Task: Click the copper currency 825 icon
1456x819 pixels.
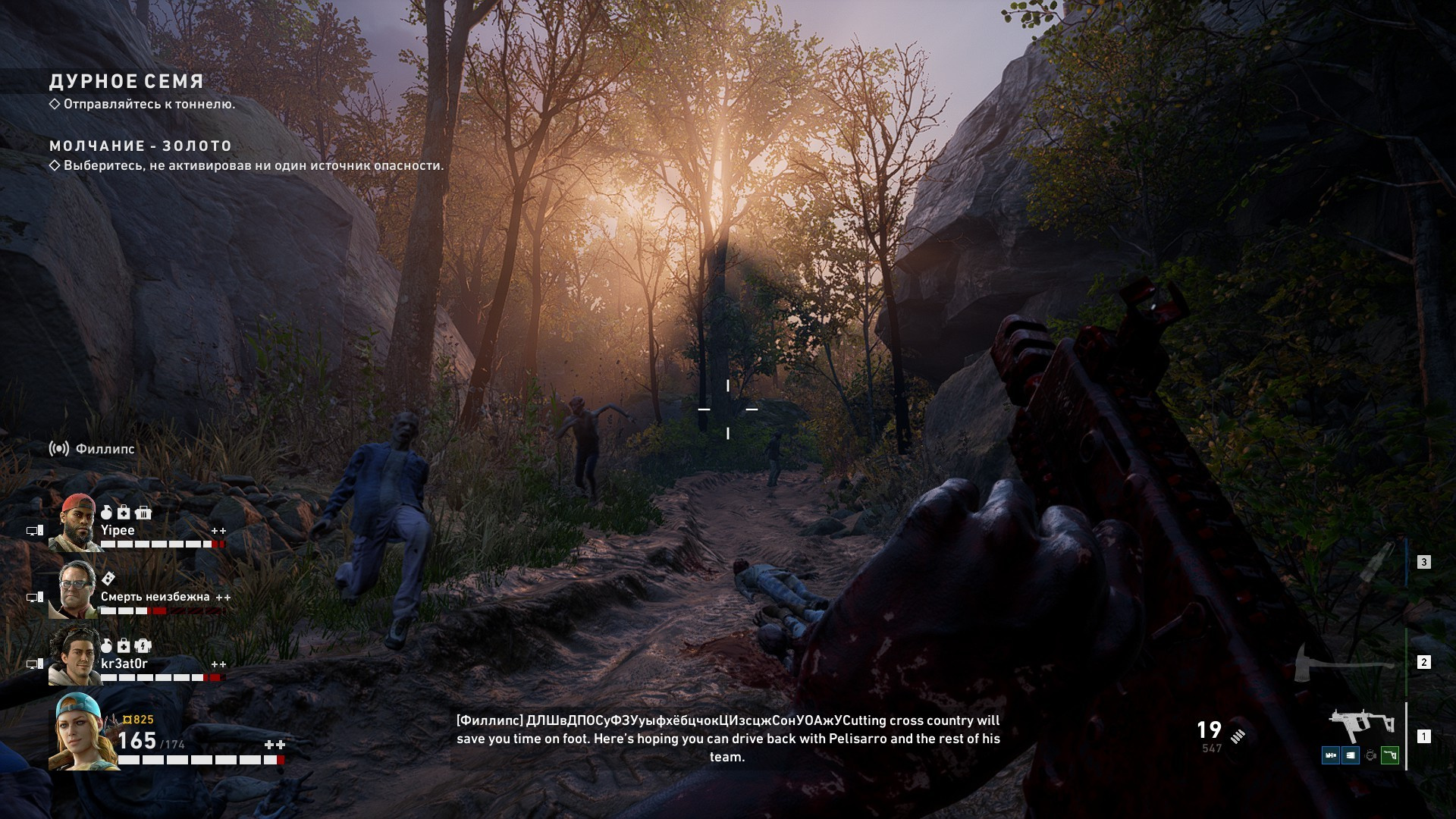Action: (127, 720)
